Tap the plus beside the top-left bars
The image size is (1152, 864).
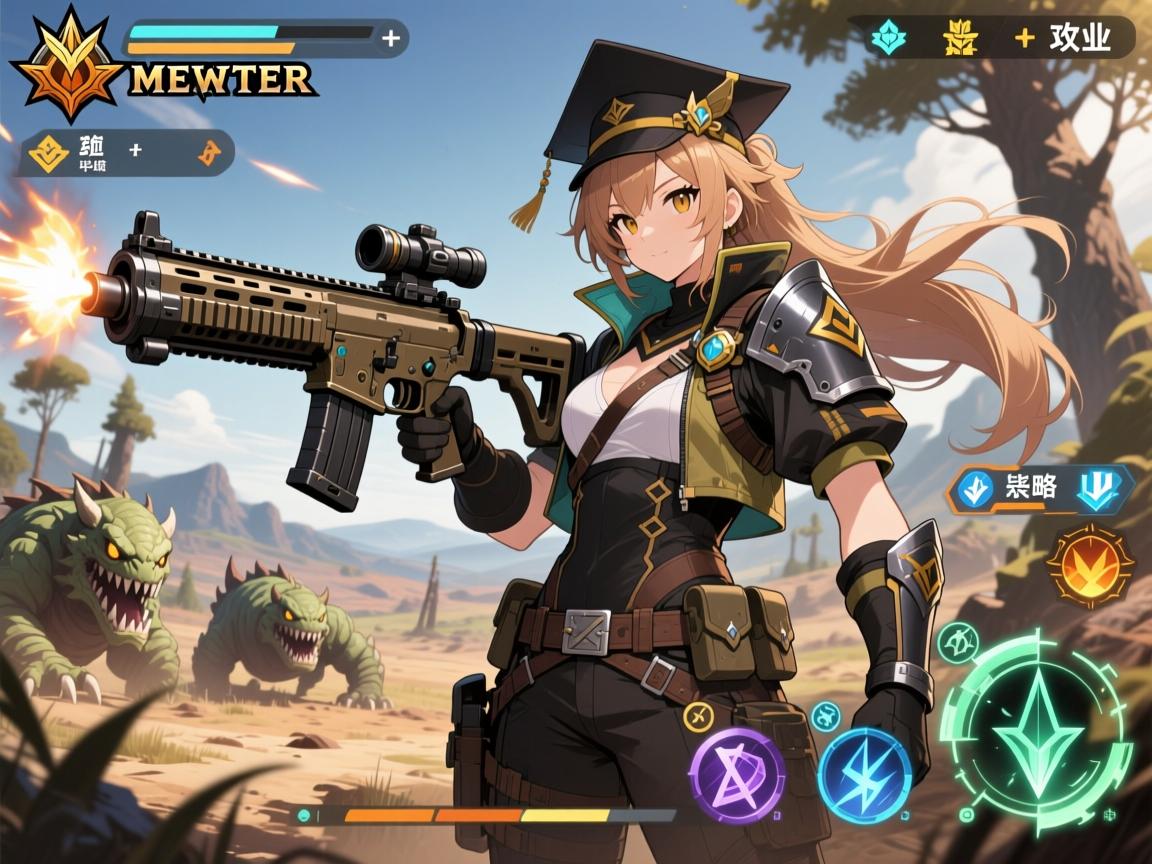pyautogui.click(x=392, y=39)
